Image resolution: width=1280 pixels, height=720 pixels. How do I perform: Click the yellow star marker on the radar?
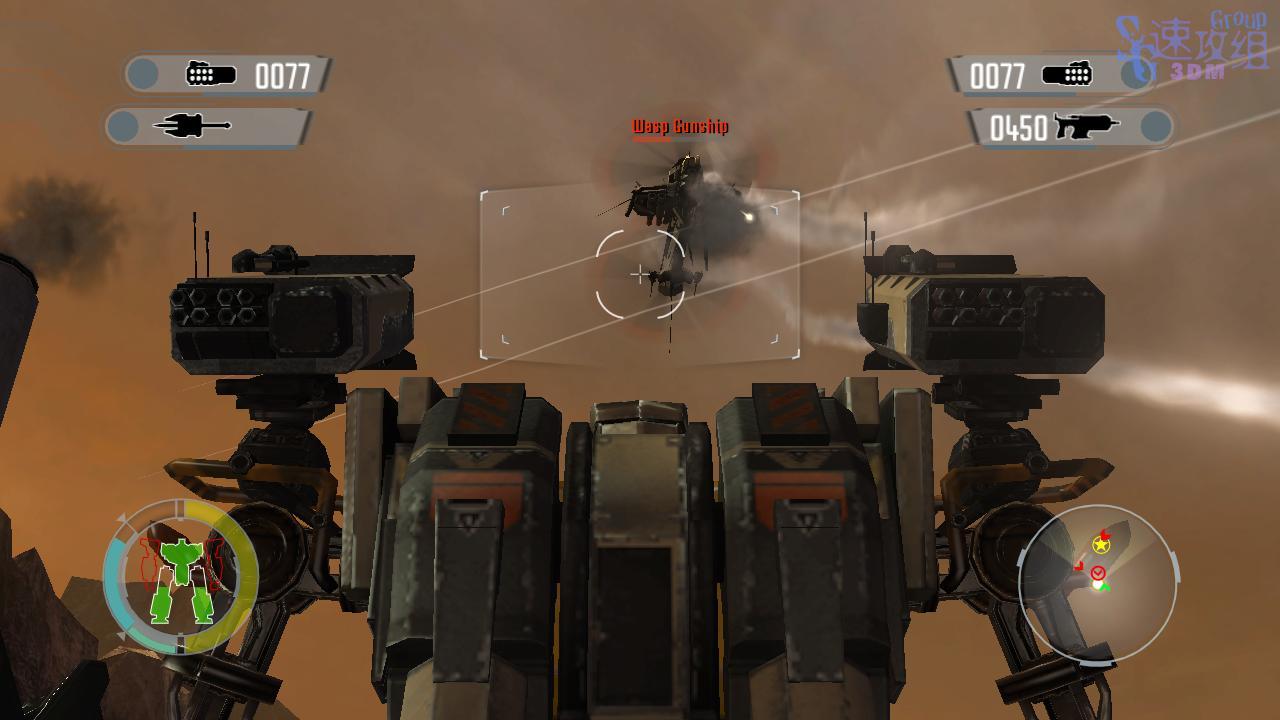1101,545
